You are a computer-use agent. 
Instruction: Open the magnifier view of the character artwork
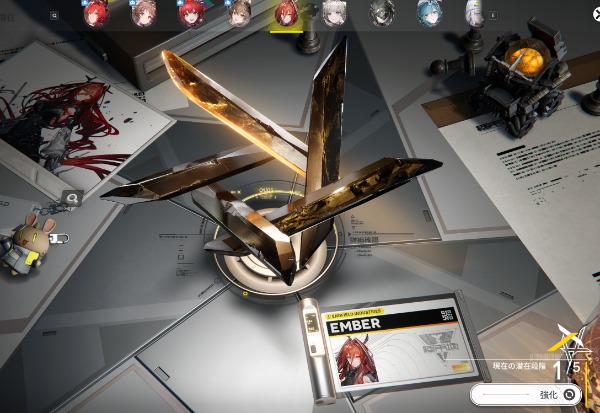tap(73, 199)
